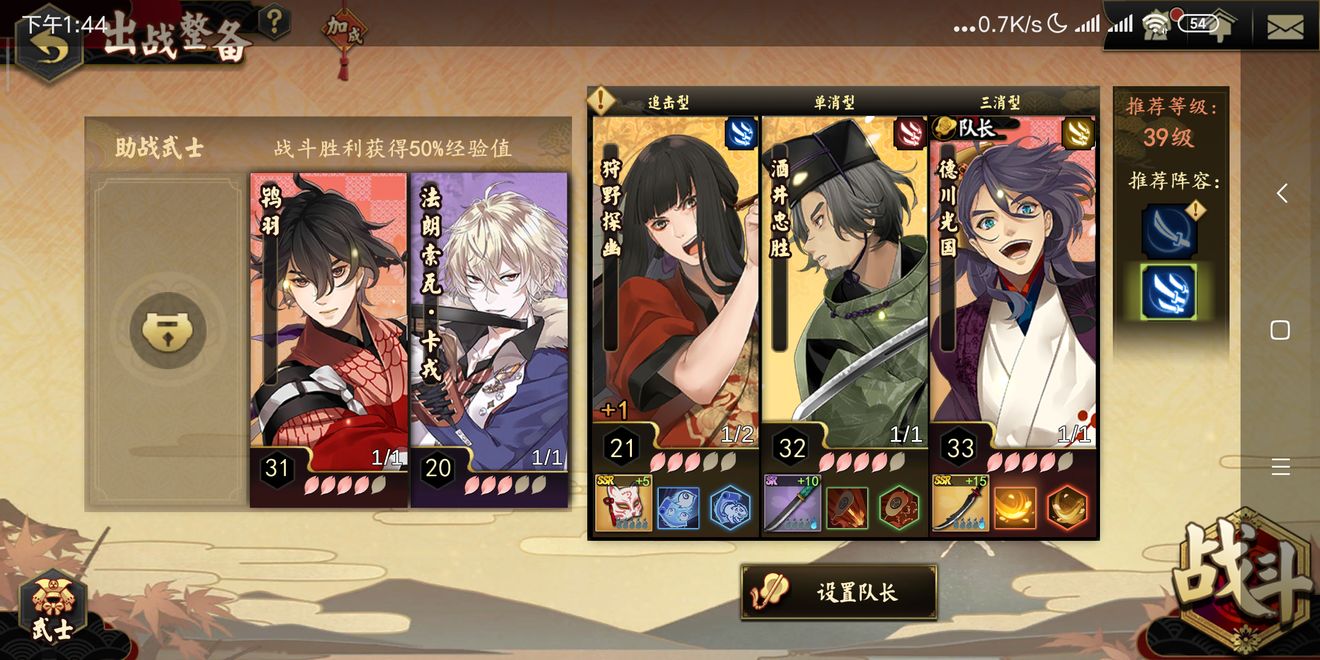Start battle with 战斗 button
Viewport: 1320px width, 660px height.
pyautogui.click(x=1245, y=580)
